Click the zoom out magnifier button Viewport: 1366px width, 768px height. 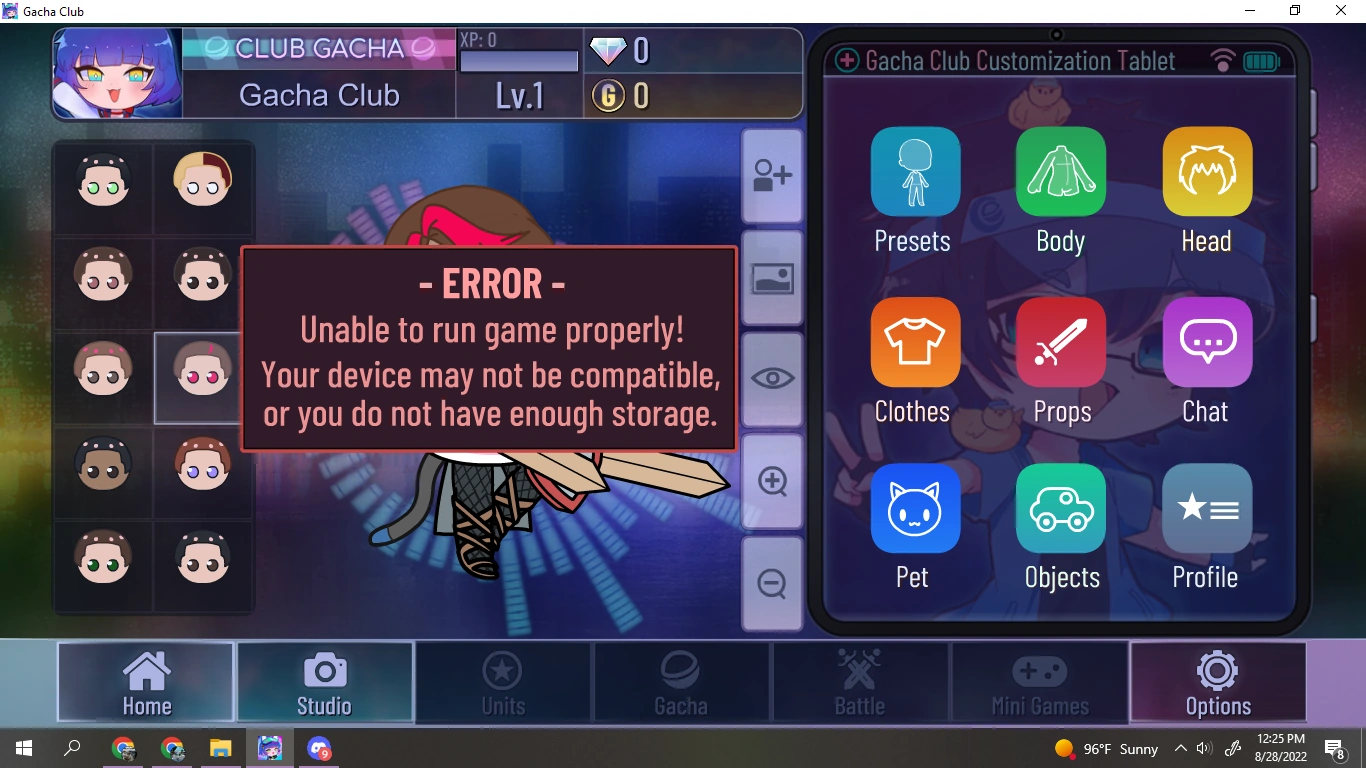(771, 583)
